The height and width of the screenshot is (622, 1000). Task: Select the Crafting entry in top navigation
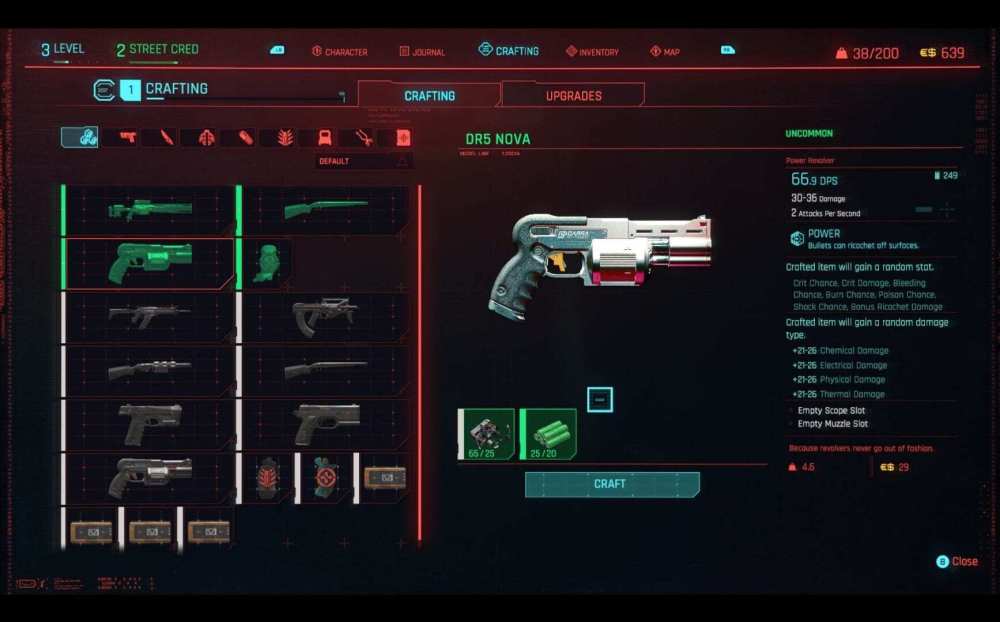pyautogui.click(x=509, y=51)
